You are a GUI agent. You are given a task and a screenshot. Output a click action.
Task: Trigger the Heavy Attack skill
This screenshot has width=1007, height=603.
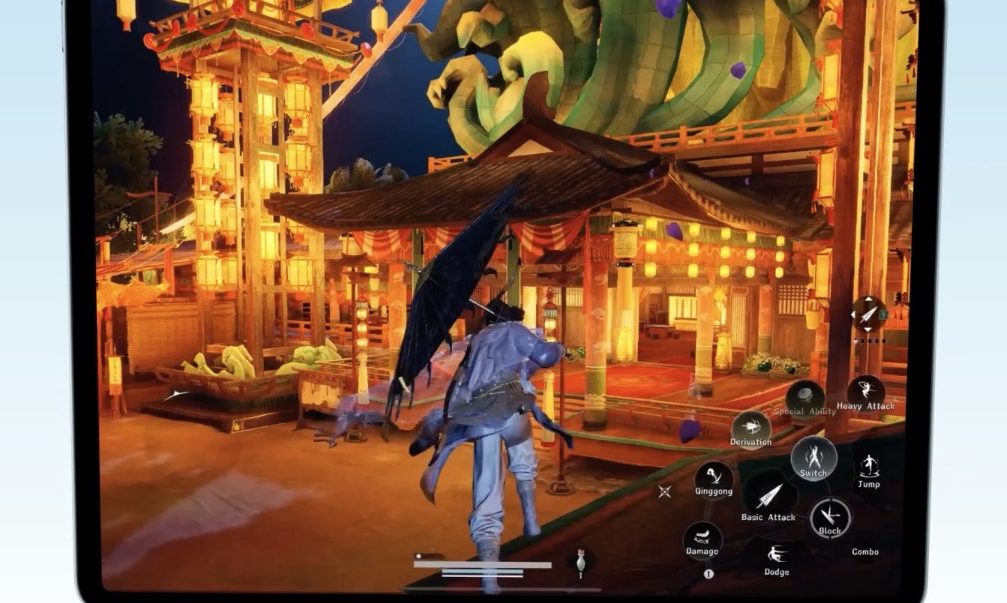tap(865, 390)
